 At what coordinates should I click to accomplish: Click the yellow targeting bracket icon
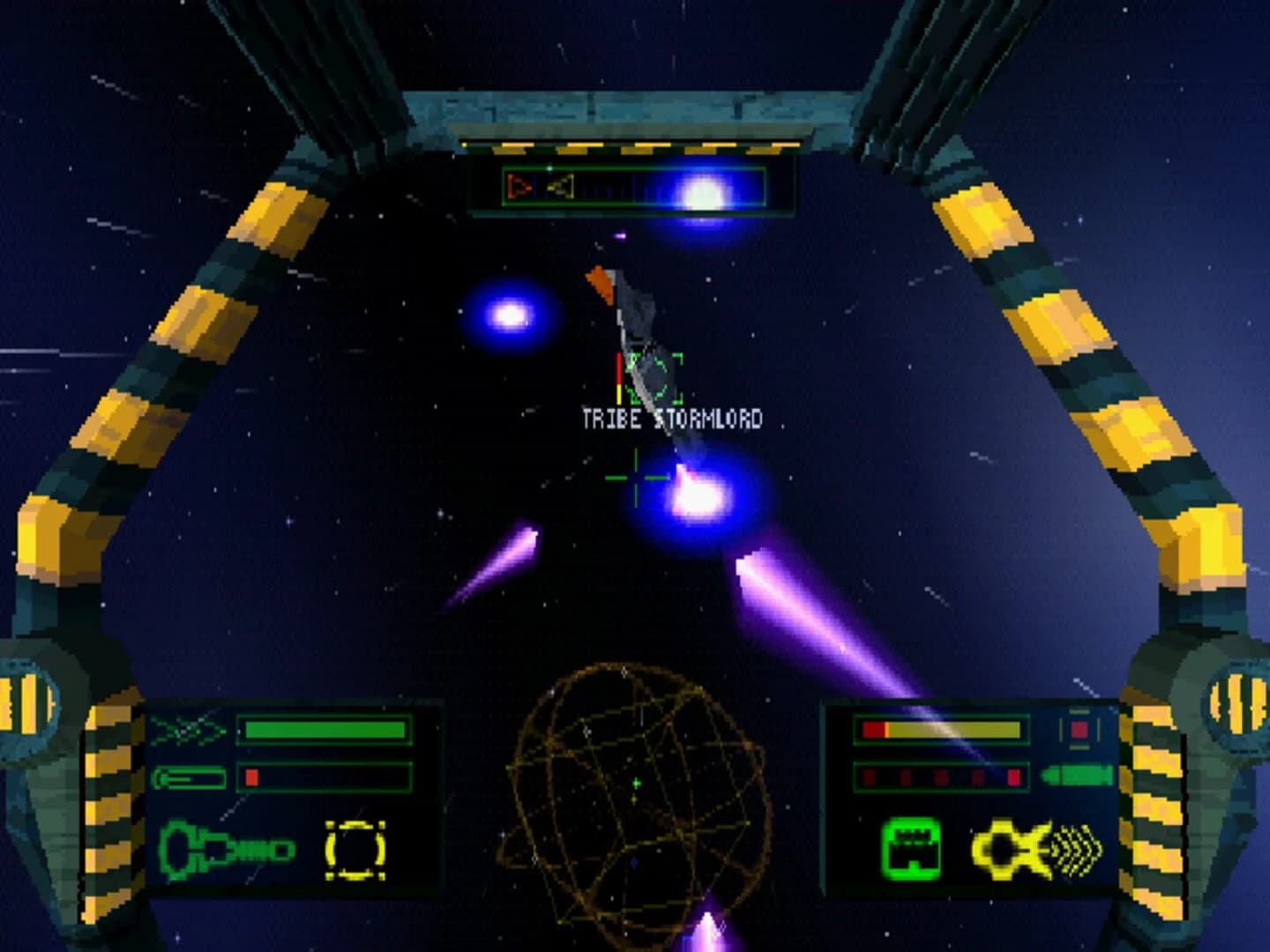(x=355, y=849)
